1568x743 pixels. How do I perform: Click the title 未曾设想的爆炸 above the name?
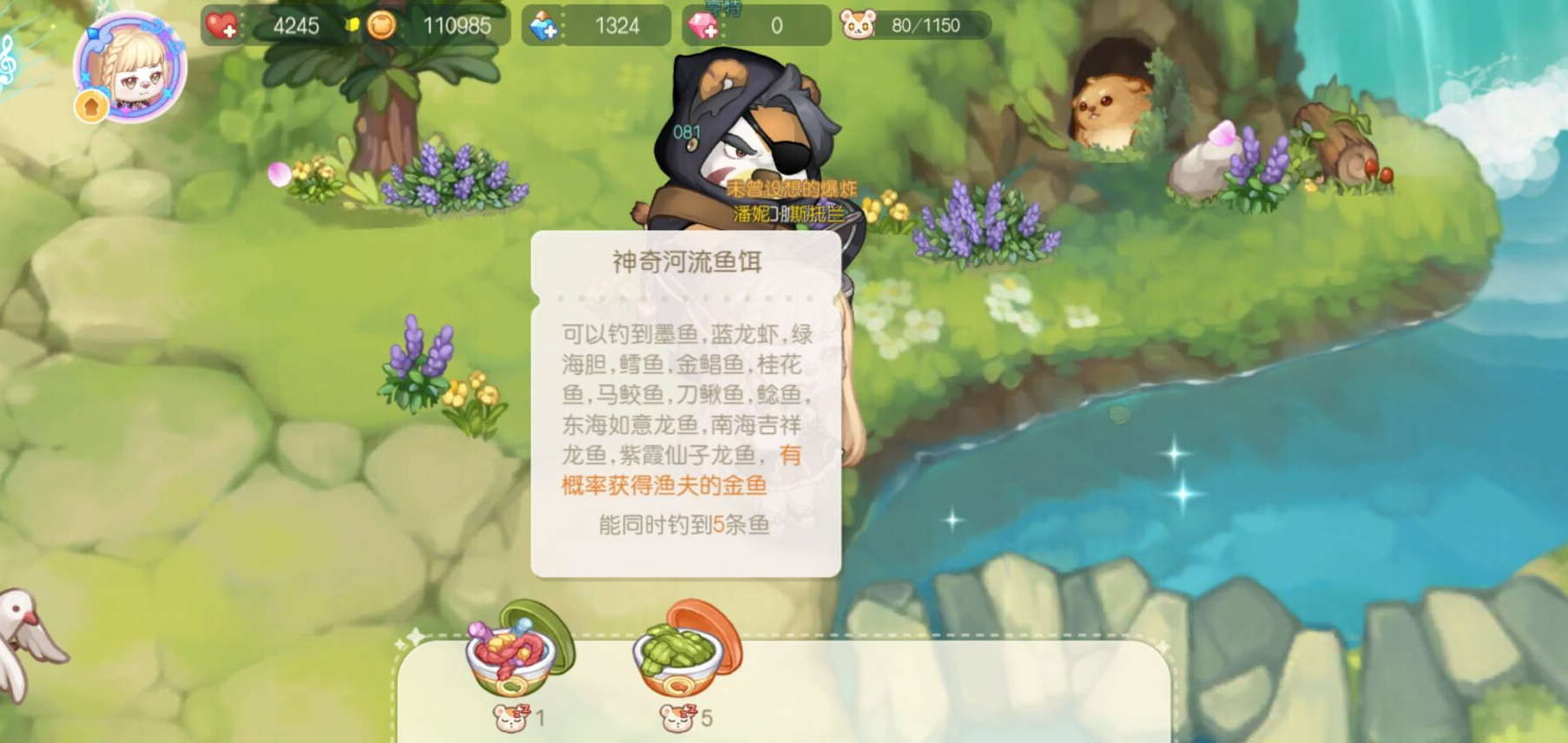794,187
